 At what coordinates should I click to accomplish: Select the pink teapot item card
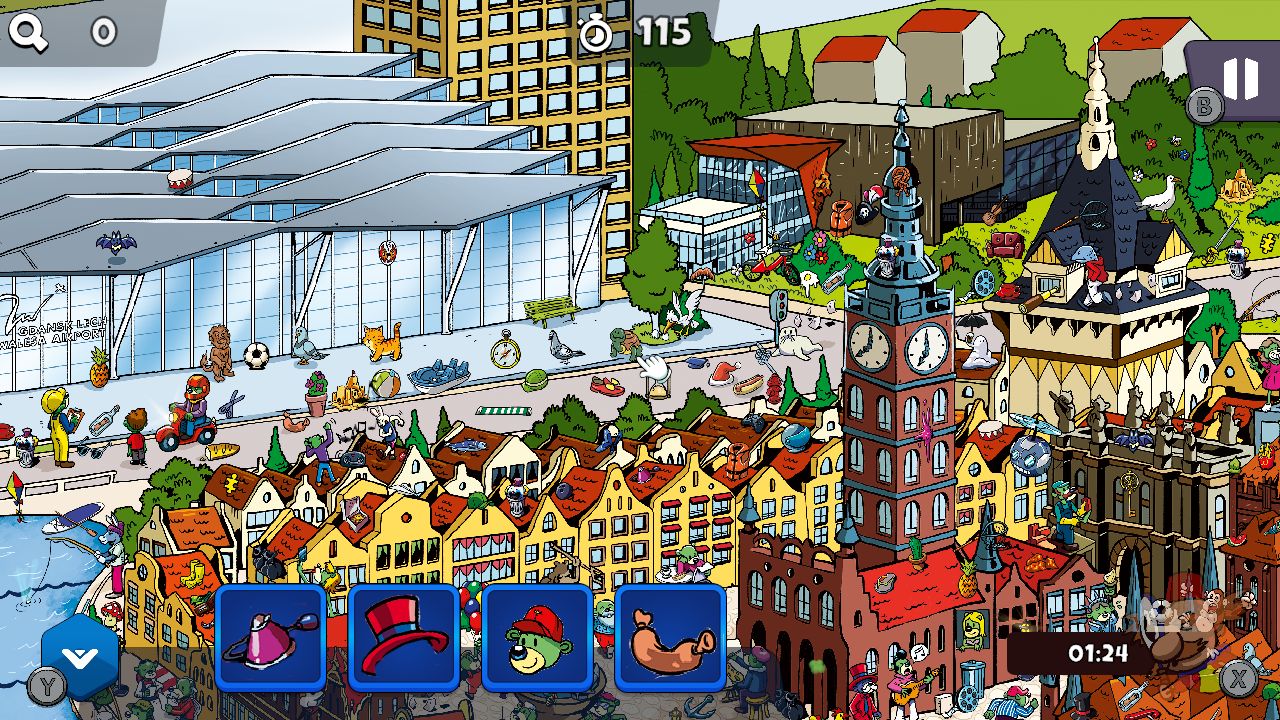270,640
